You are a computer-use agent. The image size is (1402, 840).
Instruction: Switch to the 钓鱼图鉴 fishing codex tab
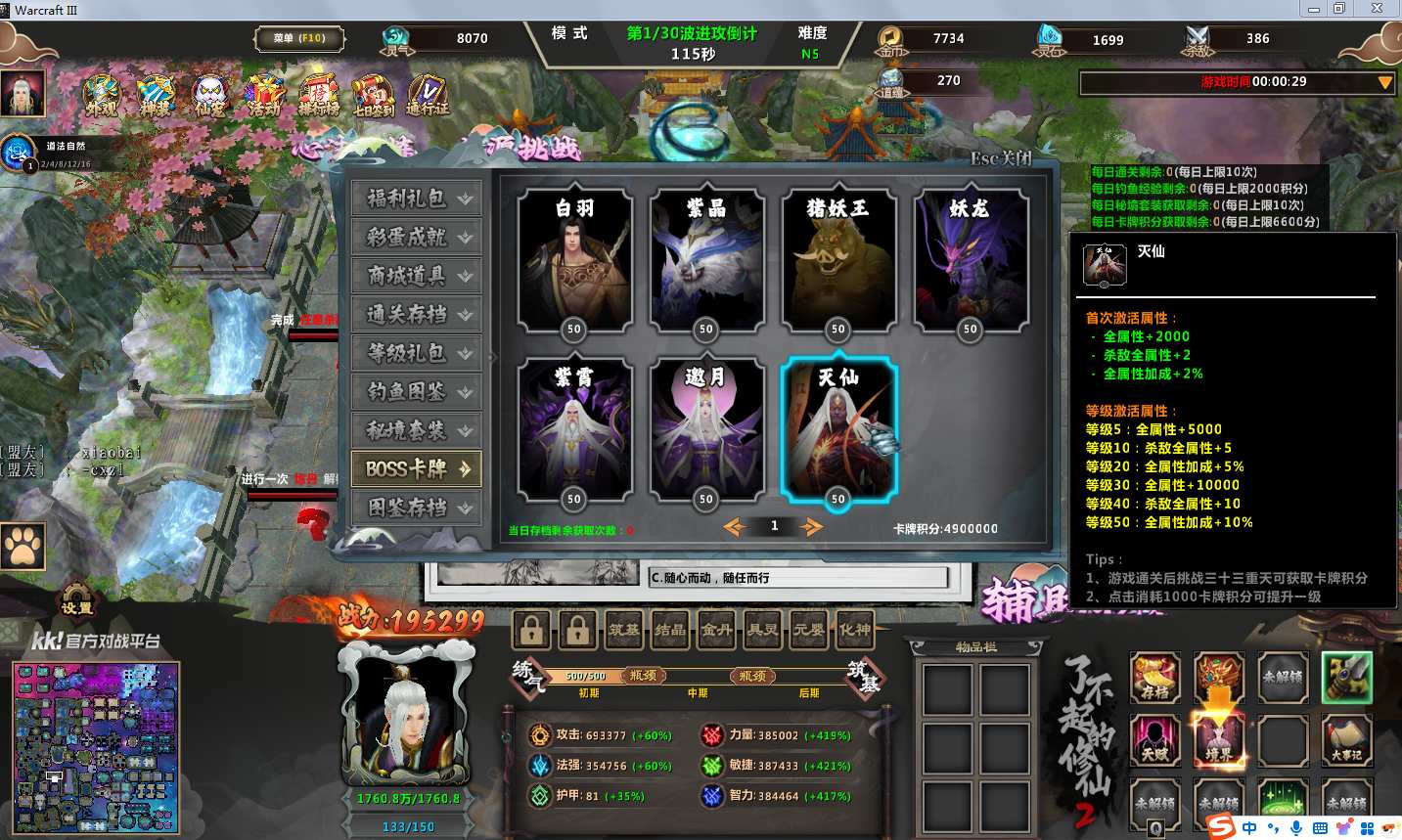tap(416, 392)
